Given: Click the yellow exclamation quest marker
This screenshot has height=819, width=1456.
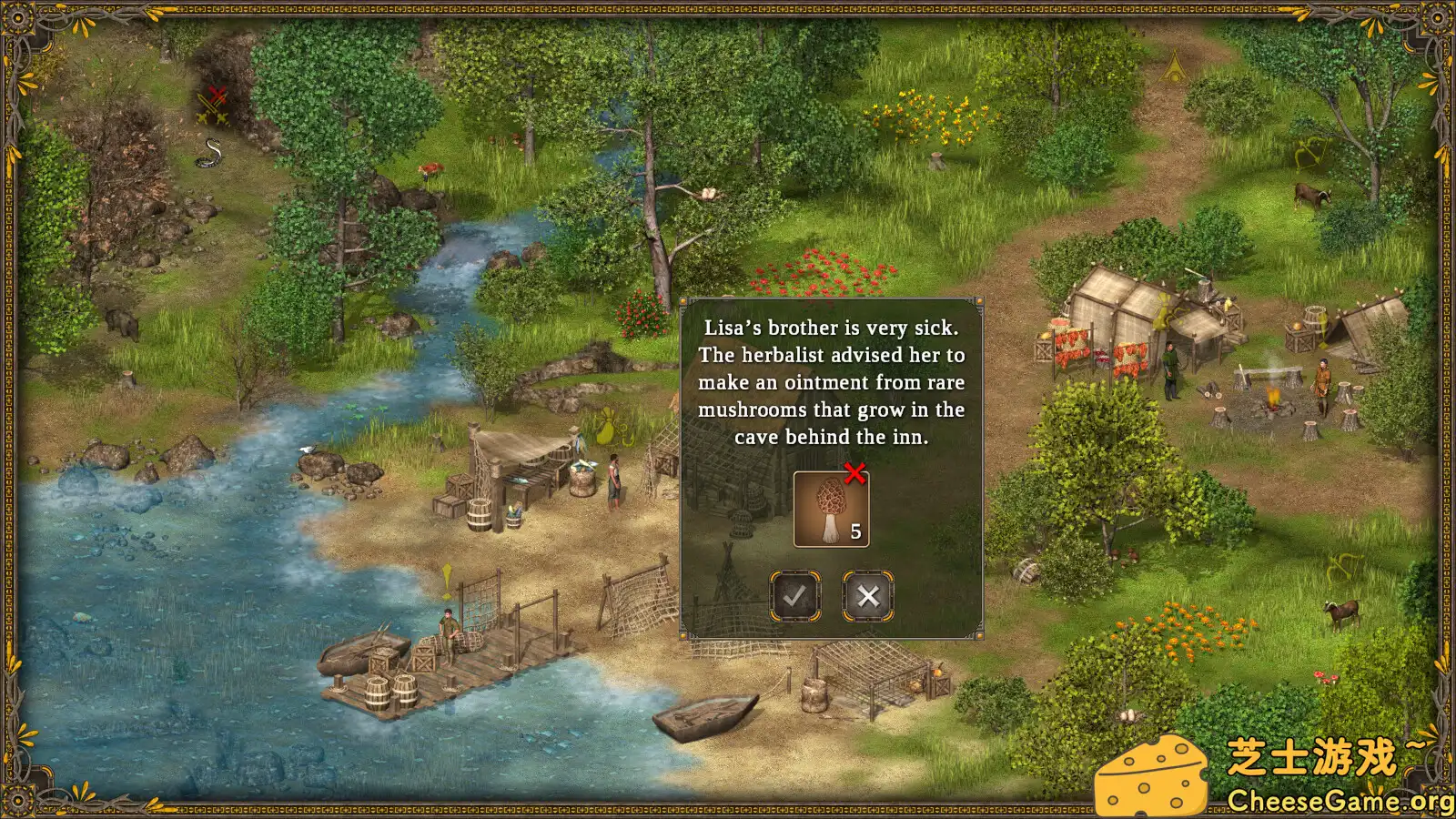Looking at the screenshot, I should pyautogui.click(x=447, y=579).
